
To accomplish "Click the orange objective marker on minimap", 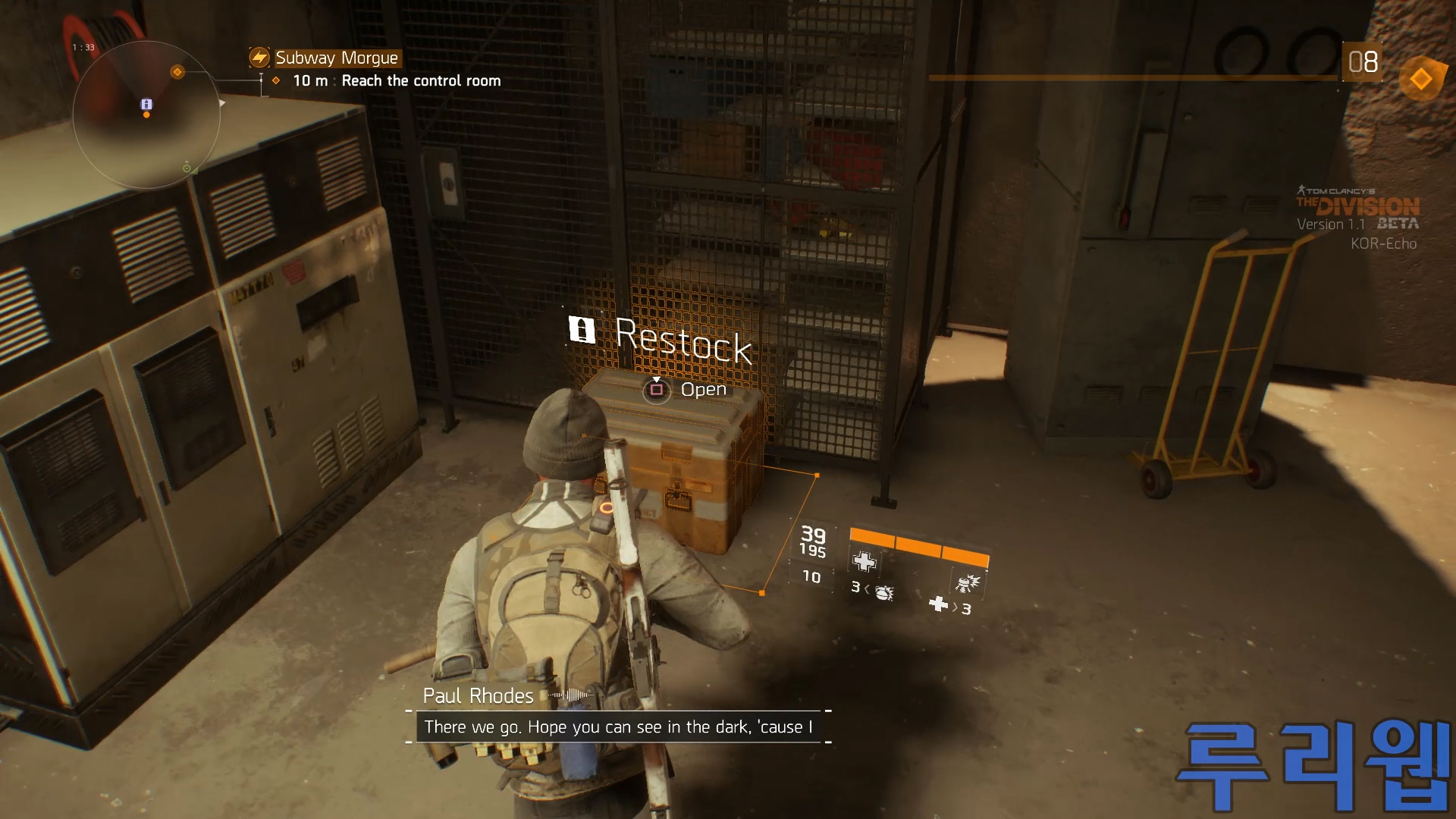I will pos(177,72).
